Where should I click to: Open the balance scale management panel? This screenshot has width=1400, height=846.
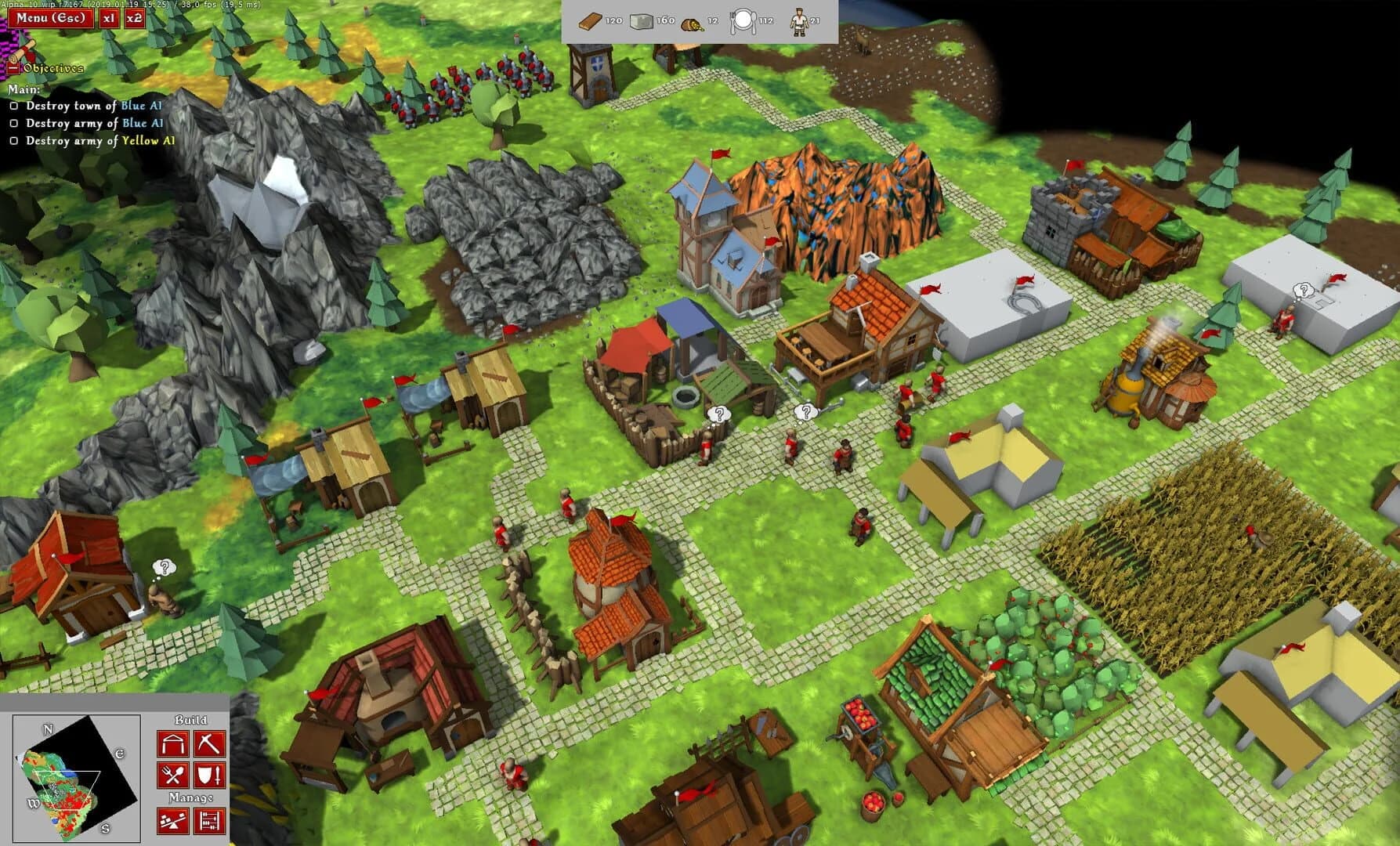[173, 819]
